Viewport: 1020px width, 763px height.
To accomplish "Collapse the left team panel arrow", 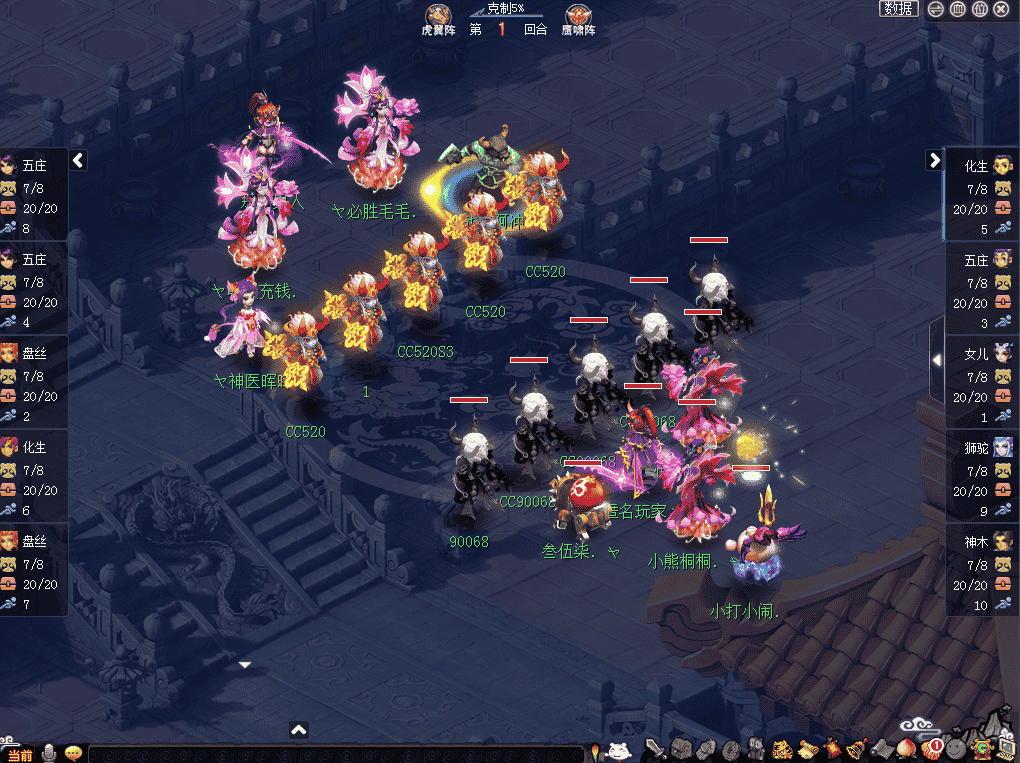I will [x=78, y=159].
